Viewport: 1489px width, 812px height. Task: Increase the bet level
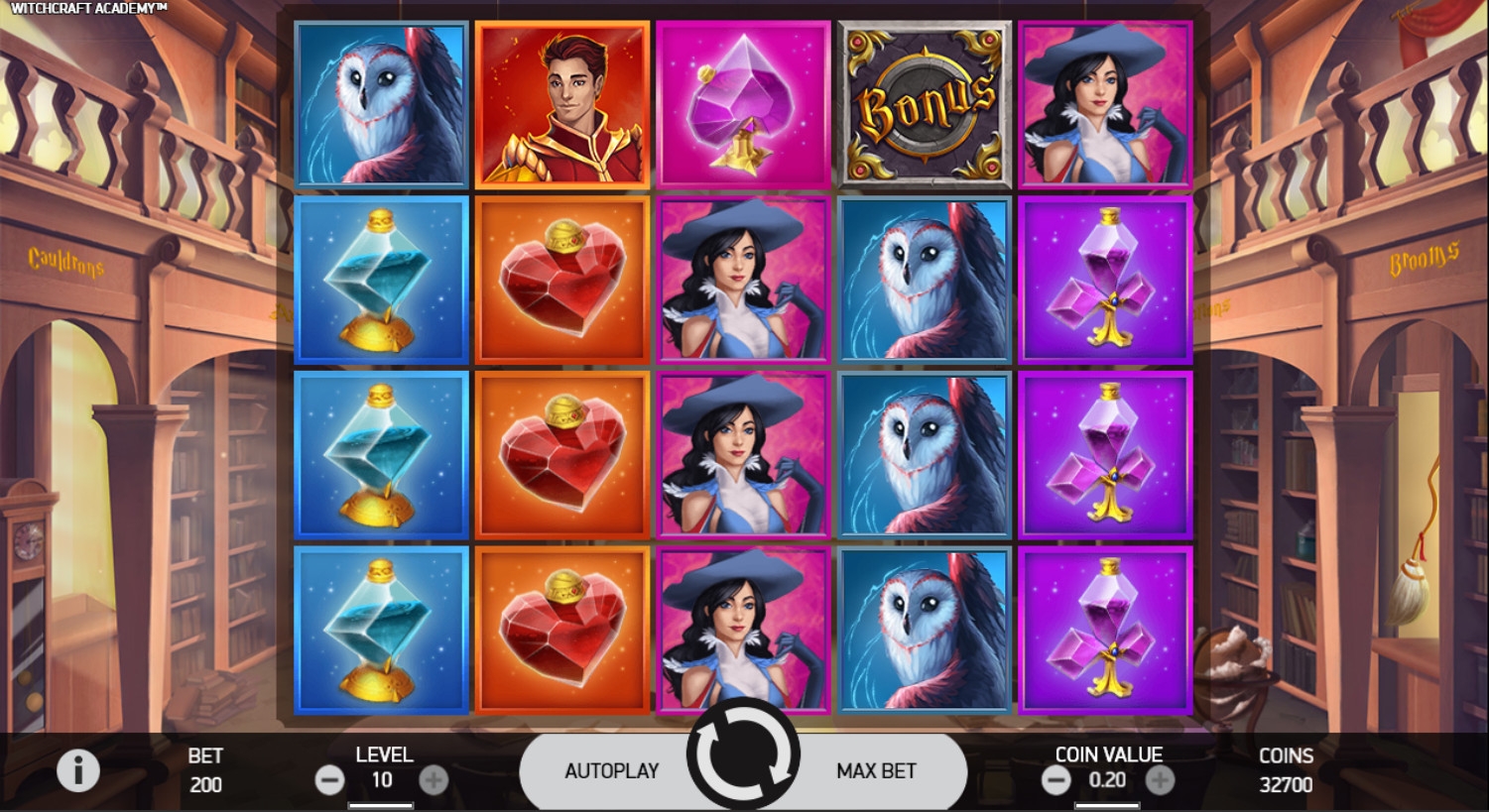tap(434, 780)
